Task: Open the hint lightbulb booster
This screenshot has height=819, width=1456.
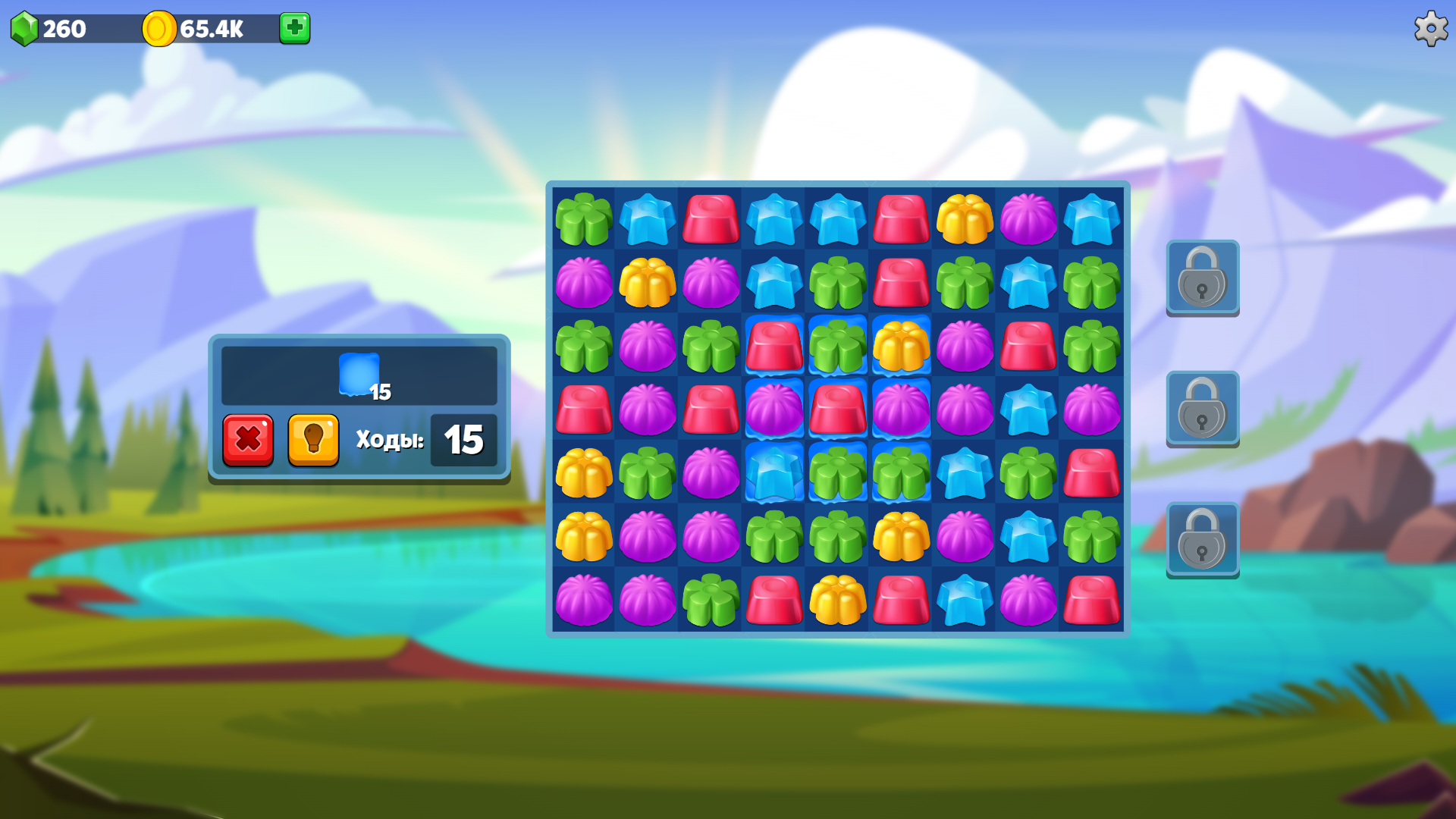Action: (x=313, y=440)
